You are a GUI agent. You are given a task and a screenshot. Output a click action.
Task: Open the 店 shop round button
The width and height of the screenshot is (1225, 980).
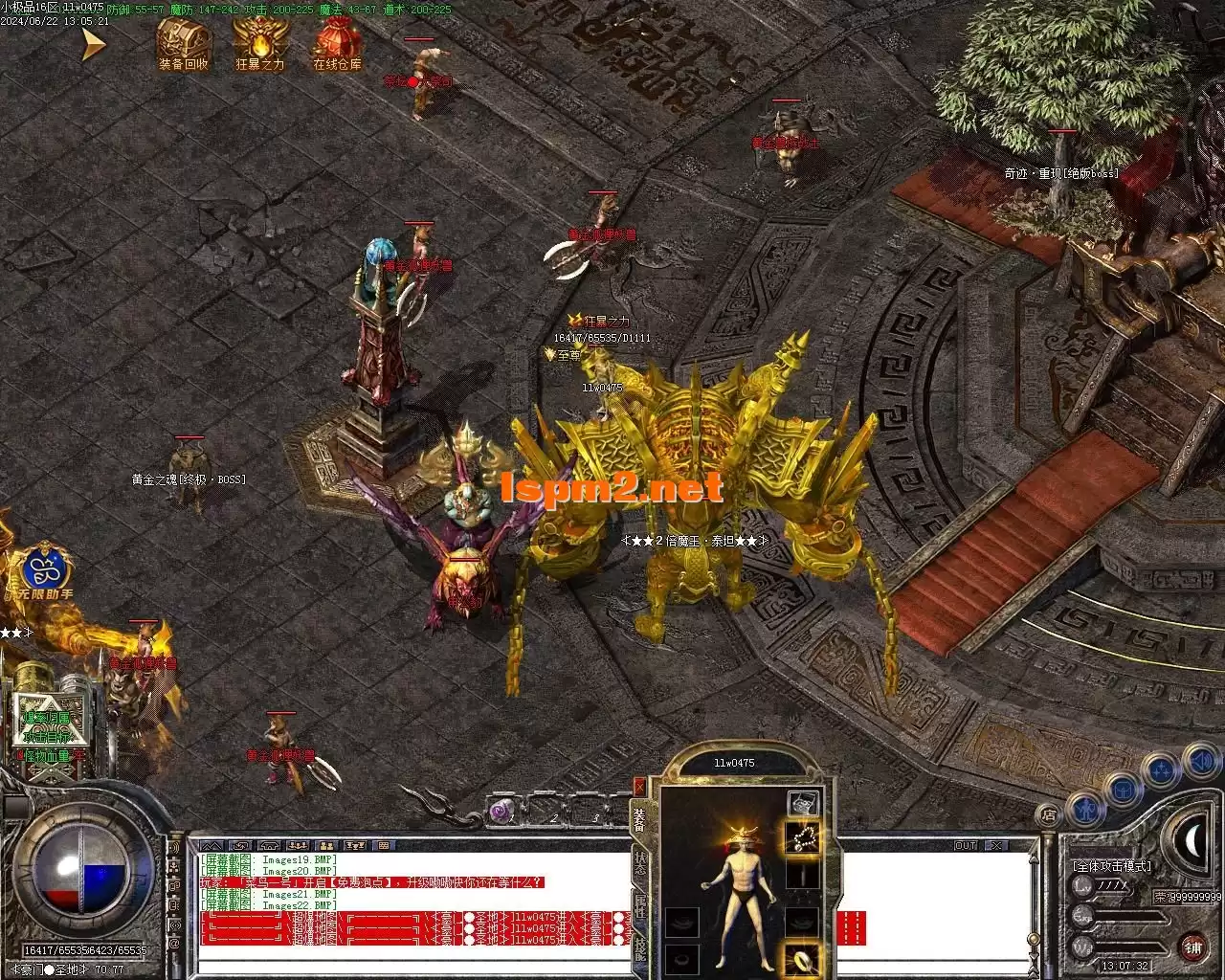tap(1049, 815)
